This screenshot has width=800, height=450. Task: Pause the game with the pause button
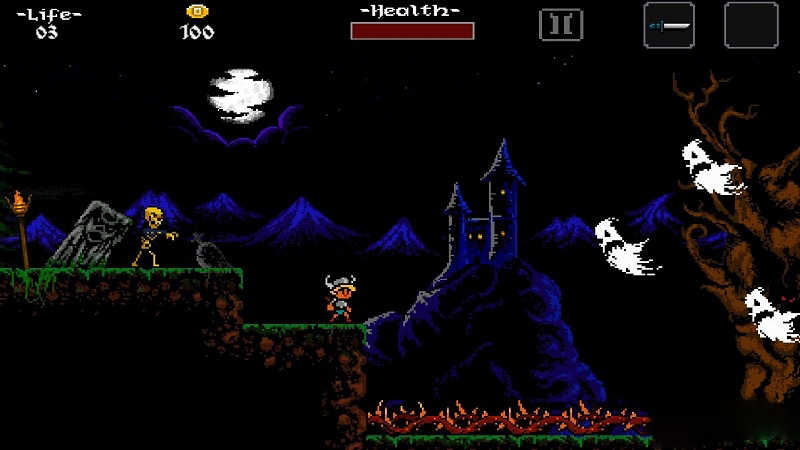pyautogui.click(x=561, y=25)
